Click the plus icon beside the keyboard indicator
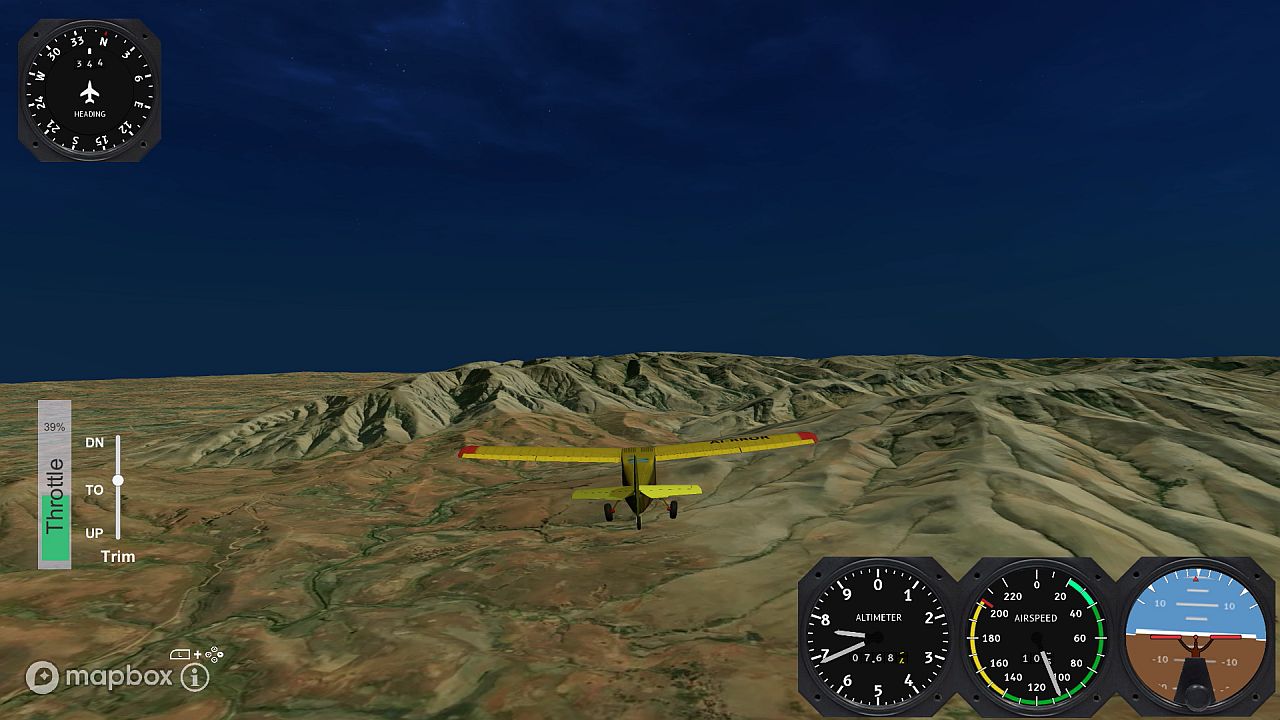The height and width of the screenshot is (720, 1280). tap(198, 654)
